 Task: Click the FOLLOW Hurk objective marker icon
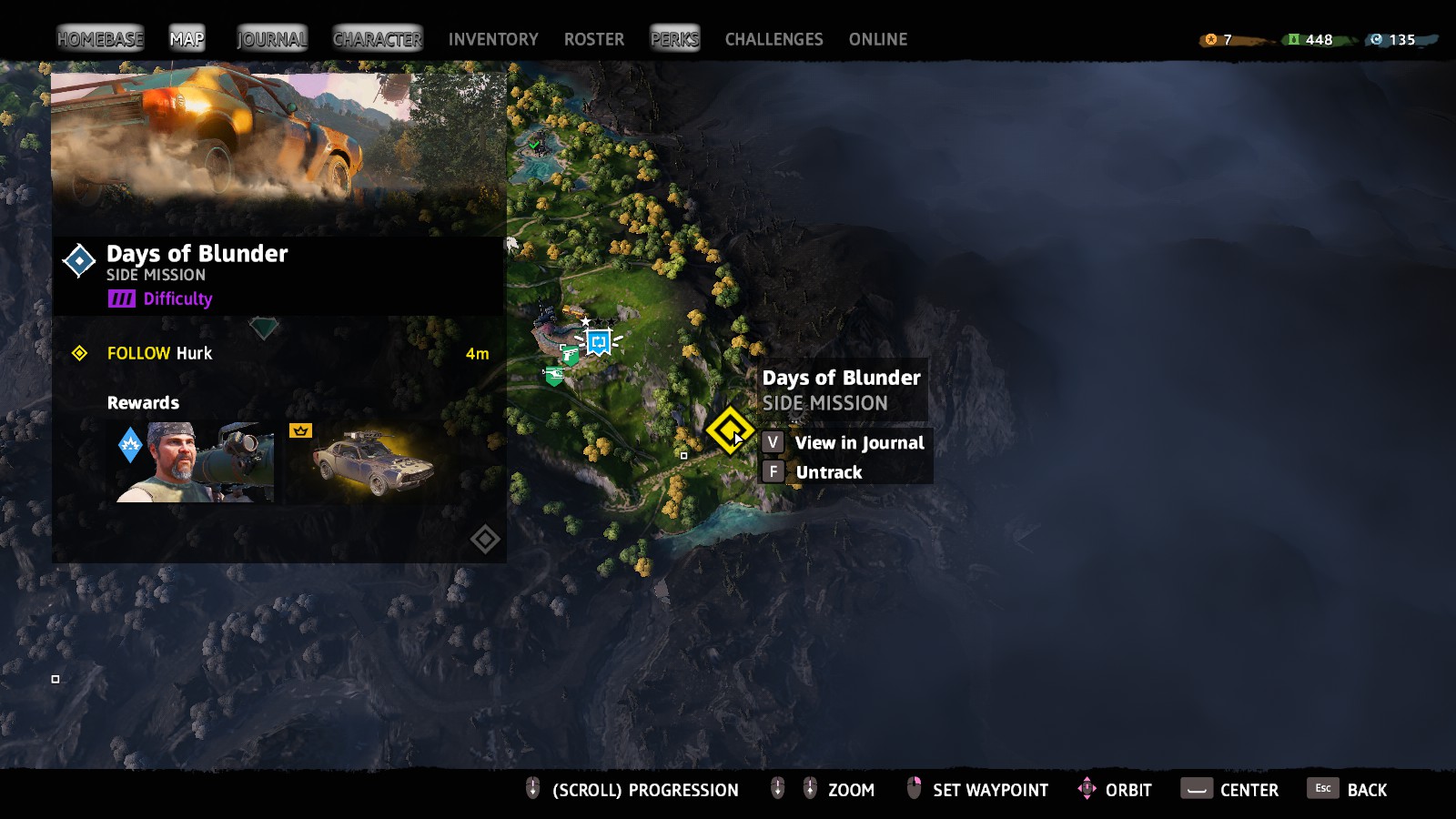pyautogui.click(x=82, y=353)
